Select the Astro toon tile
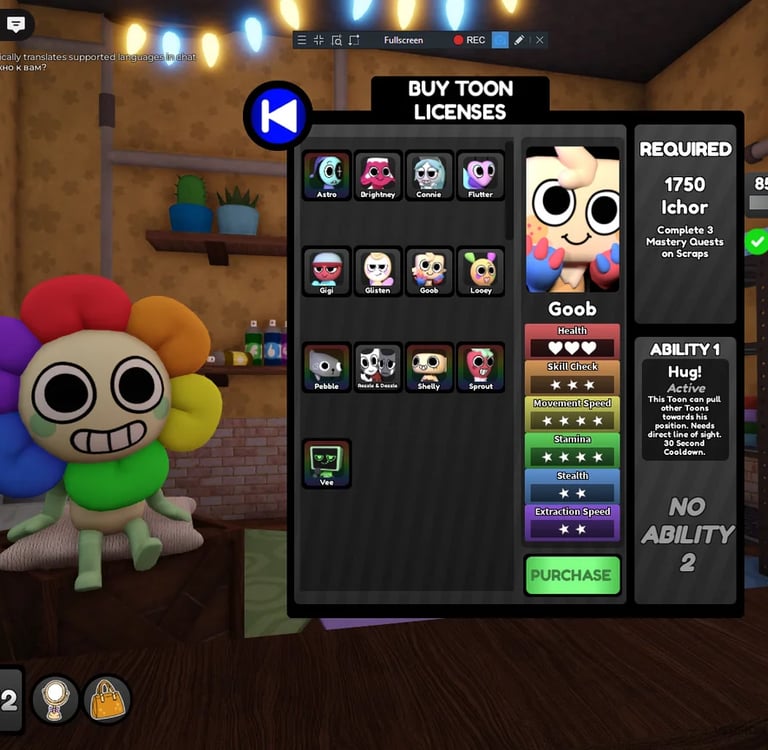 tap(327, 176)
